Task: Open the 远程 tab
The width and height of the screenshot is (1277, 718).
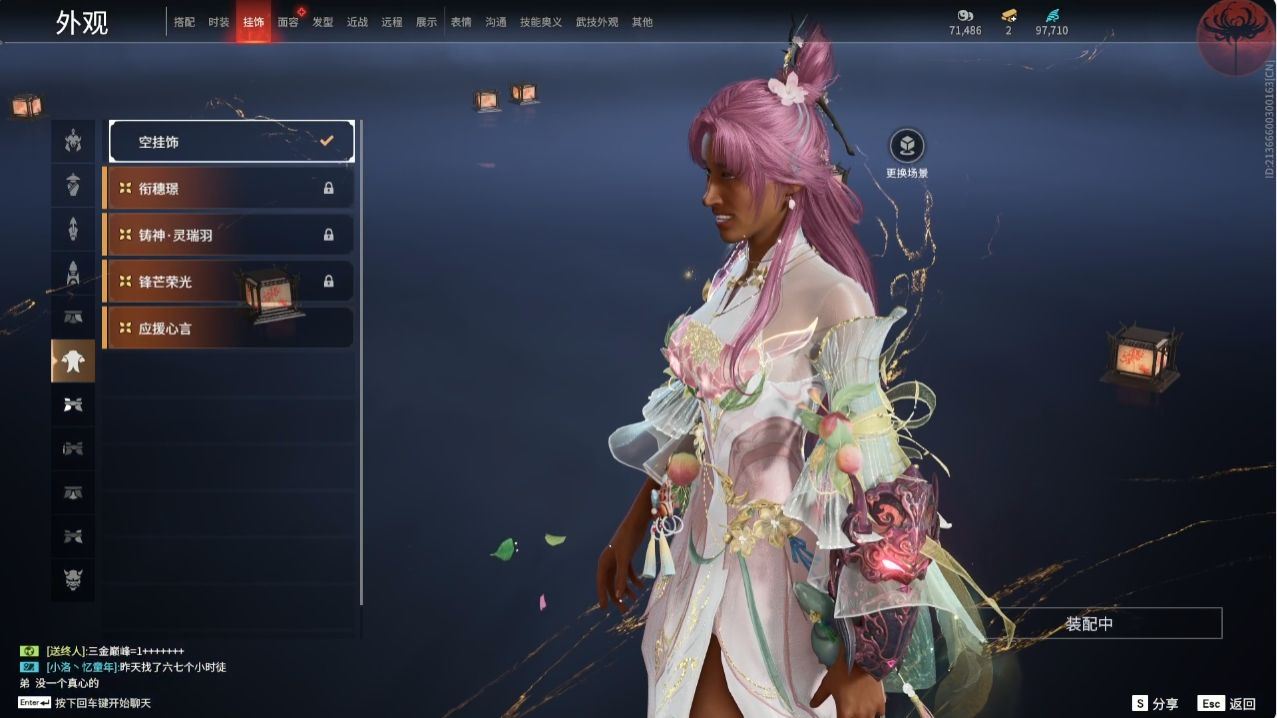Action: pos(392,22)
